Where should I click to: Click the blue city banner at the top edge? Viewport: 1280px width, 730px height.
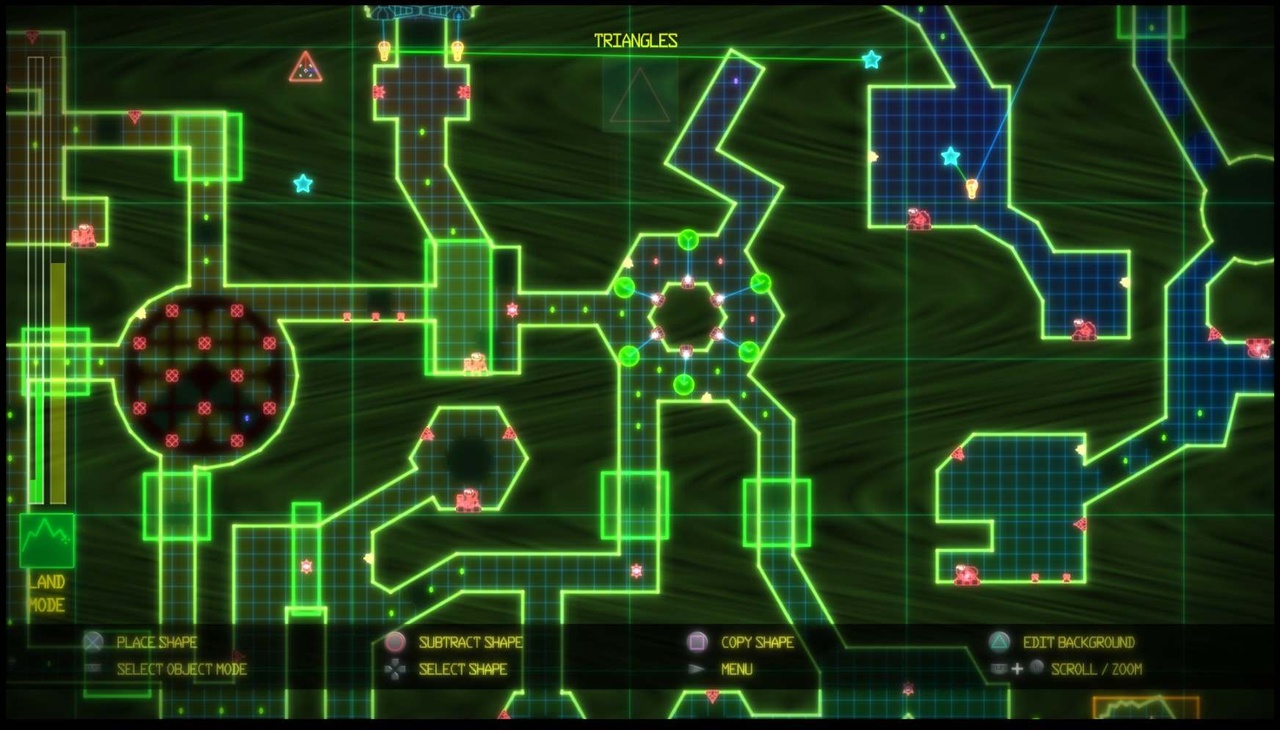pyautogui.click(x=420, y=10)
